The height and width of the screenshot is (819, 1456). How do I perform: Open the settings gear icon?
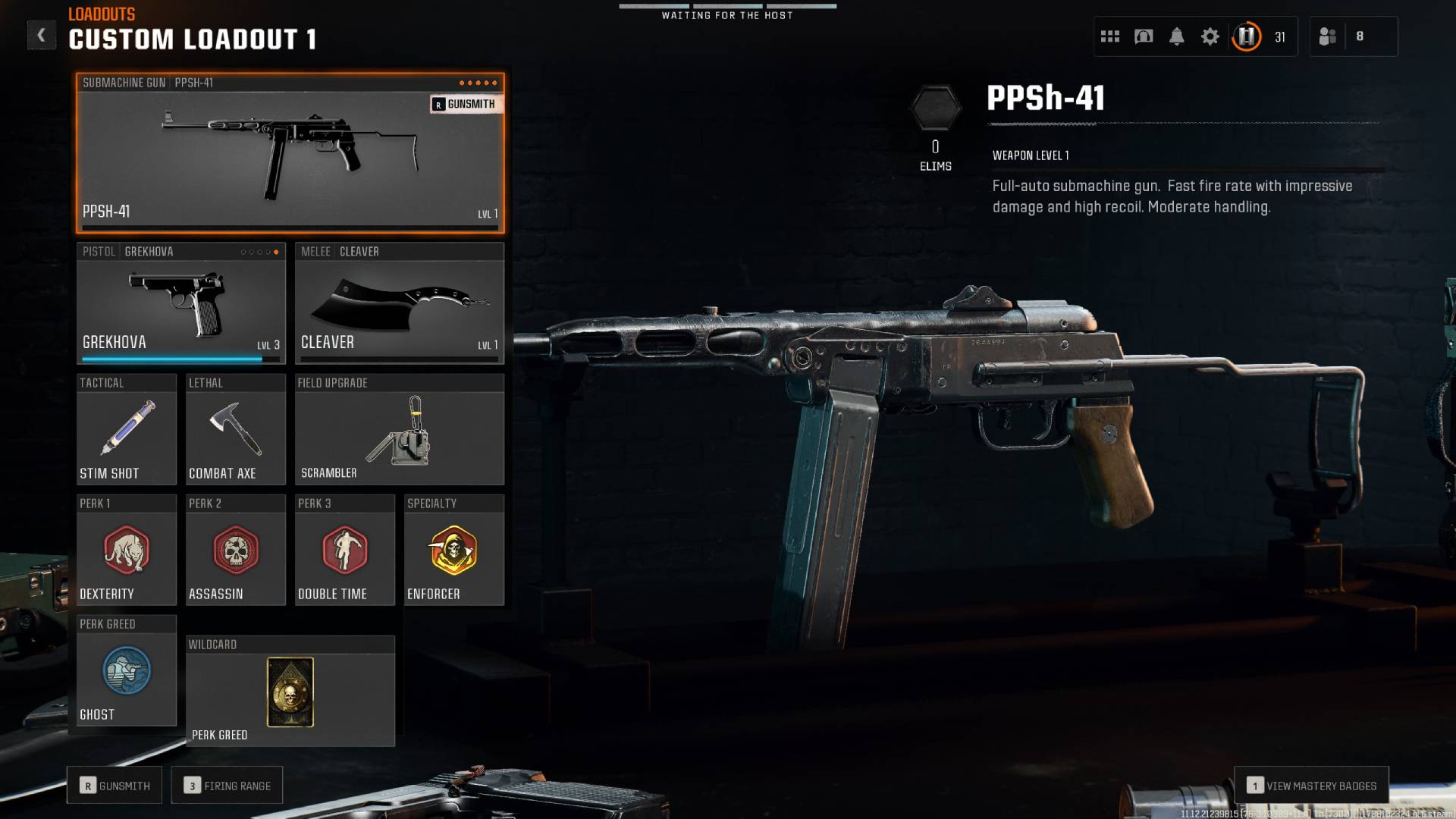tap(1210, 36)
